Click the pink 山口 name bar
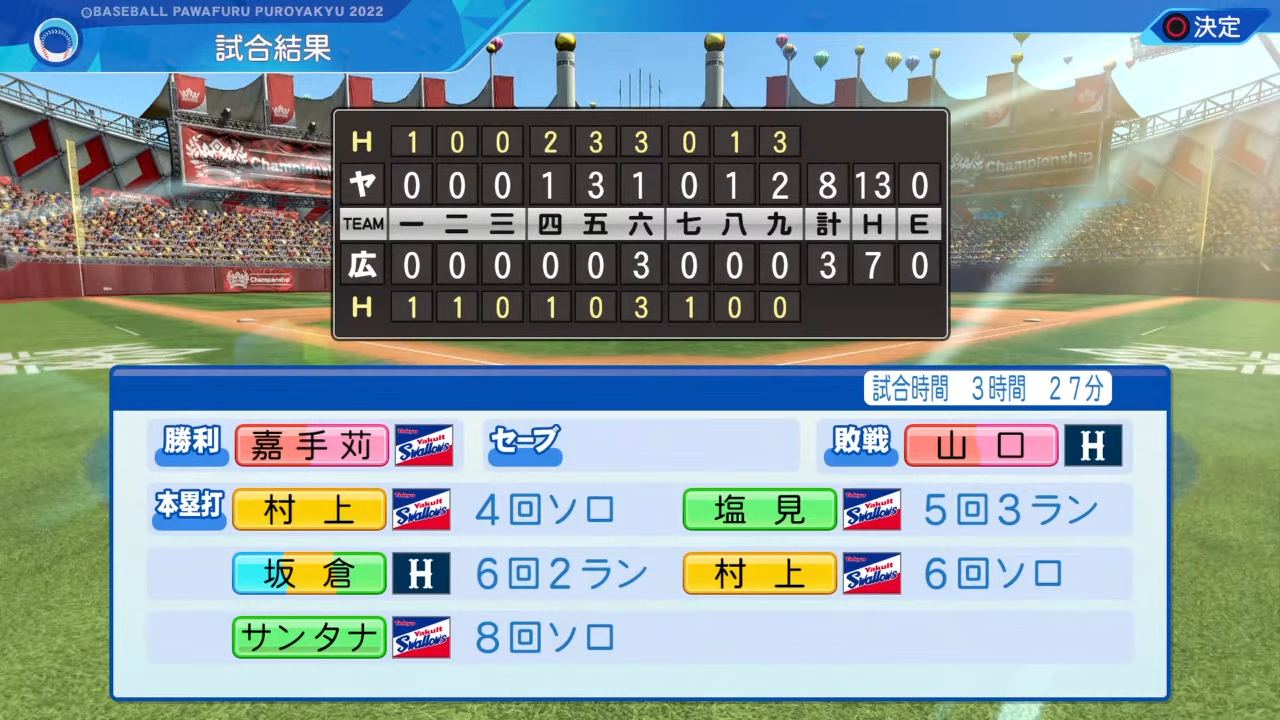This screenshot has width=1280, height=720. click(981, 445)
